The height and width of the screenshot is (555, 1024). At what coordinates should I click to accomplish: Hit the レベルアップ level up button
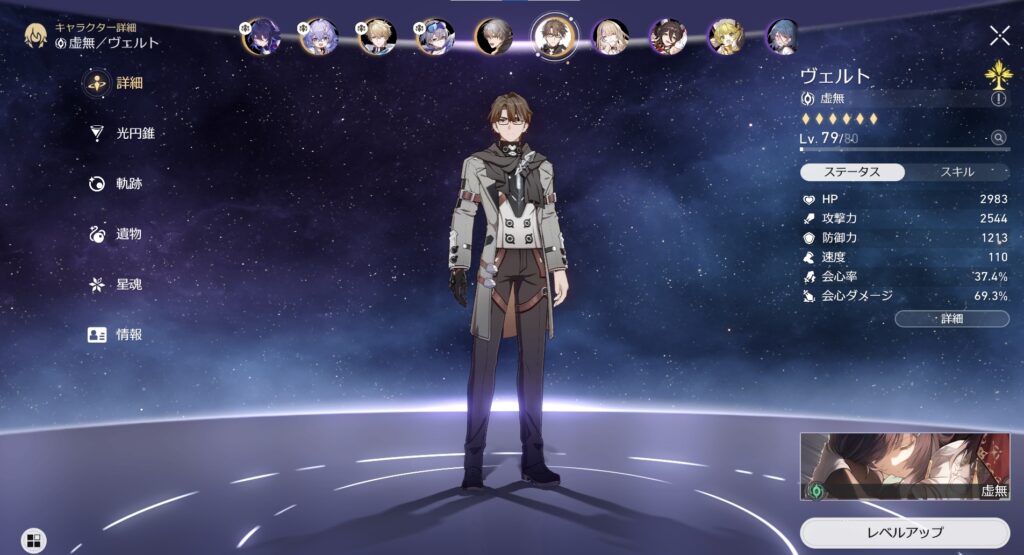tap(904, 532)
